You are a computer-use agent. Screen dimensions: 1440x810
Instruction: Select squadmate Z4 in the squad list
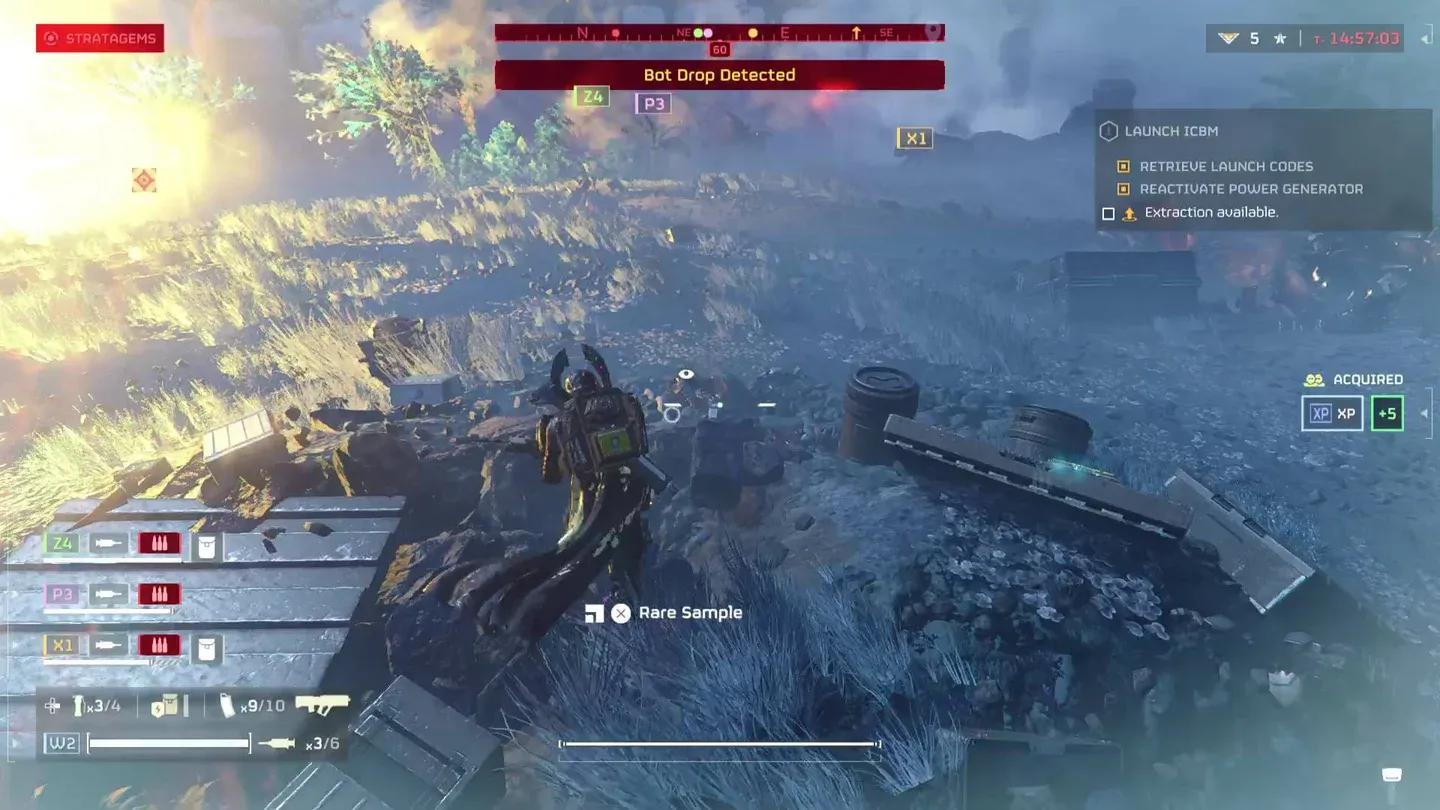62,543
